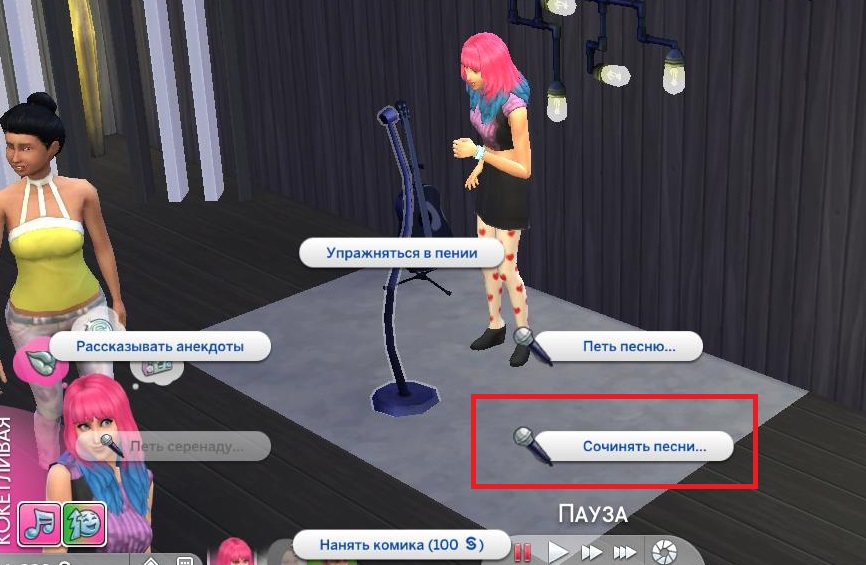
Task: Select 'Рассказывать анекдоты' option
Action: (x=160, y=347)
